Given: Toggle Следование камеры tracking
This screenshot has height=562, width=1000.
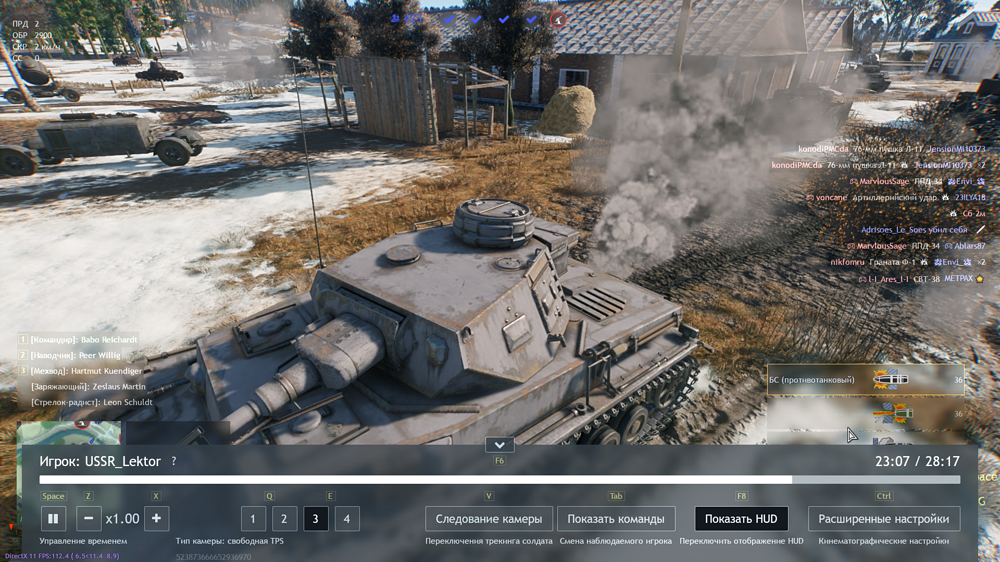Looking at the screenshot, I should [489, 519].
